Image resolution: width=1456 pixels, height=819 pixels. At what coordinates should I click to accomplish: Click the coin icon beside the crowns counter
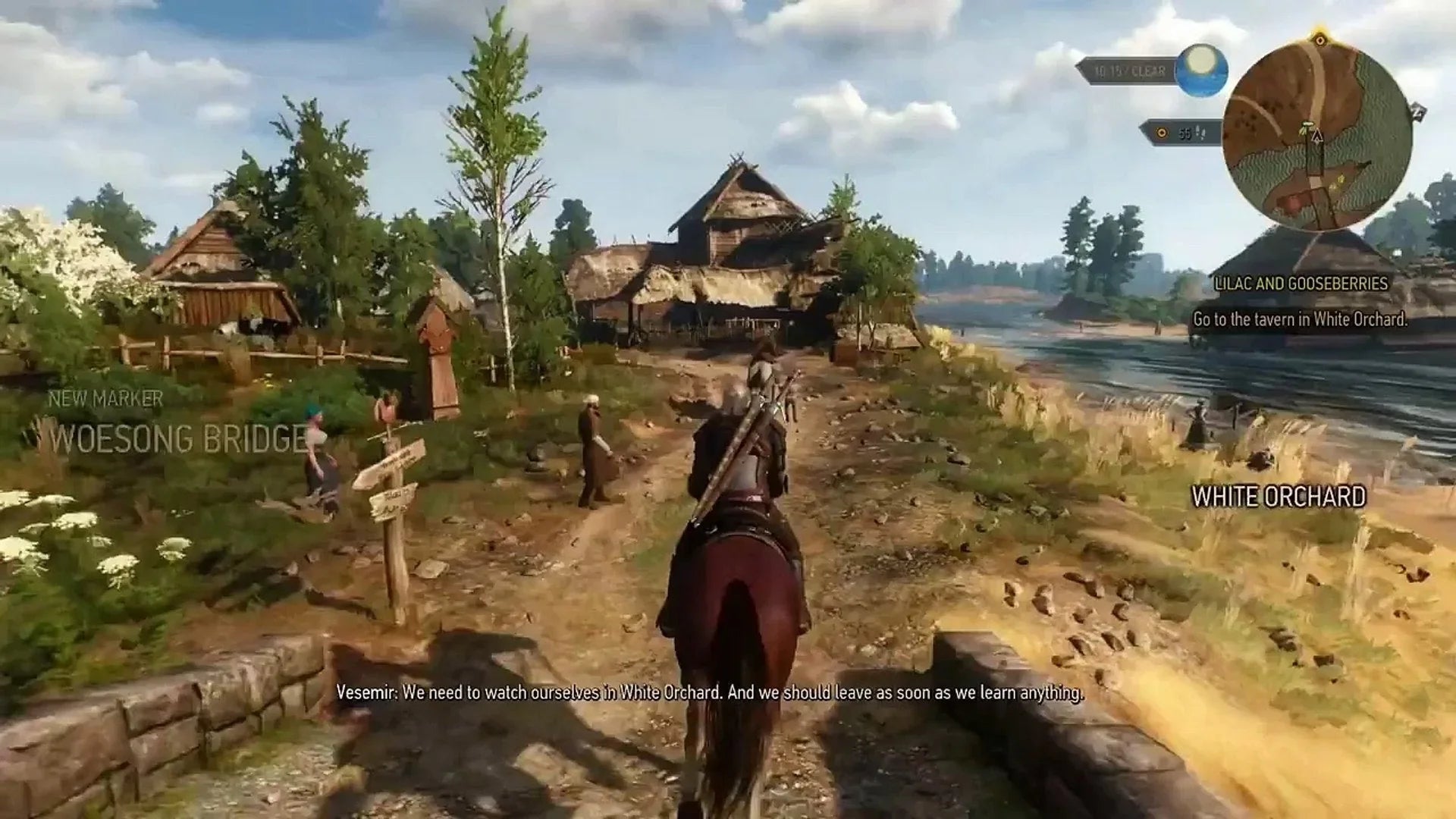pos(1162,133)
